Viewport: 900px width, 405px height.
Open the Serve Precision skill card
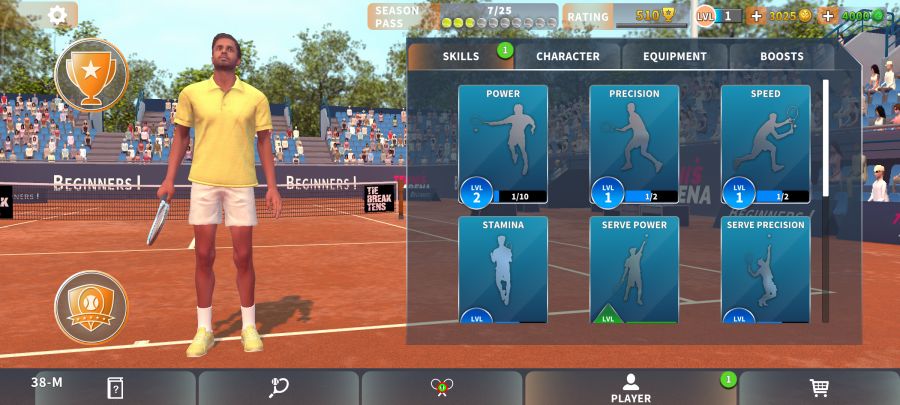click(765, 270)
